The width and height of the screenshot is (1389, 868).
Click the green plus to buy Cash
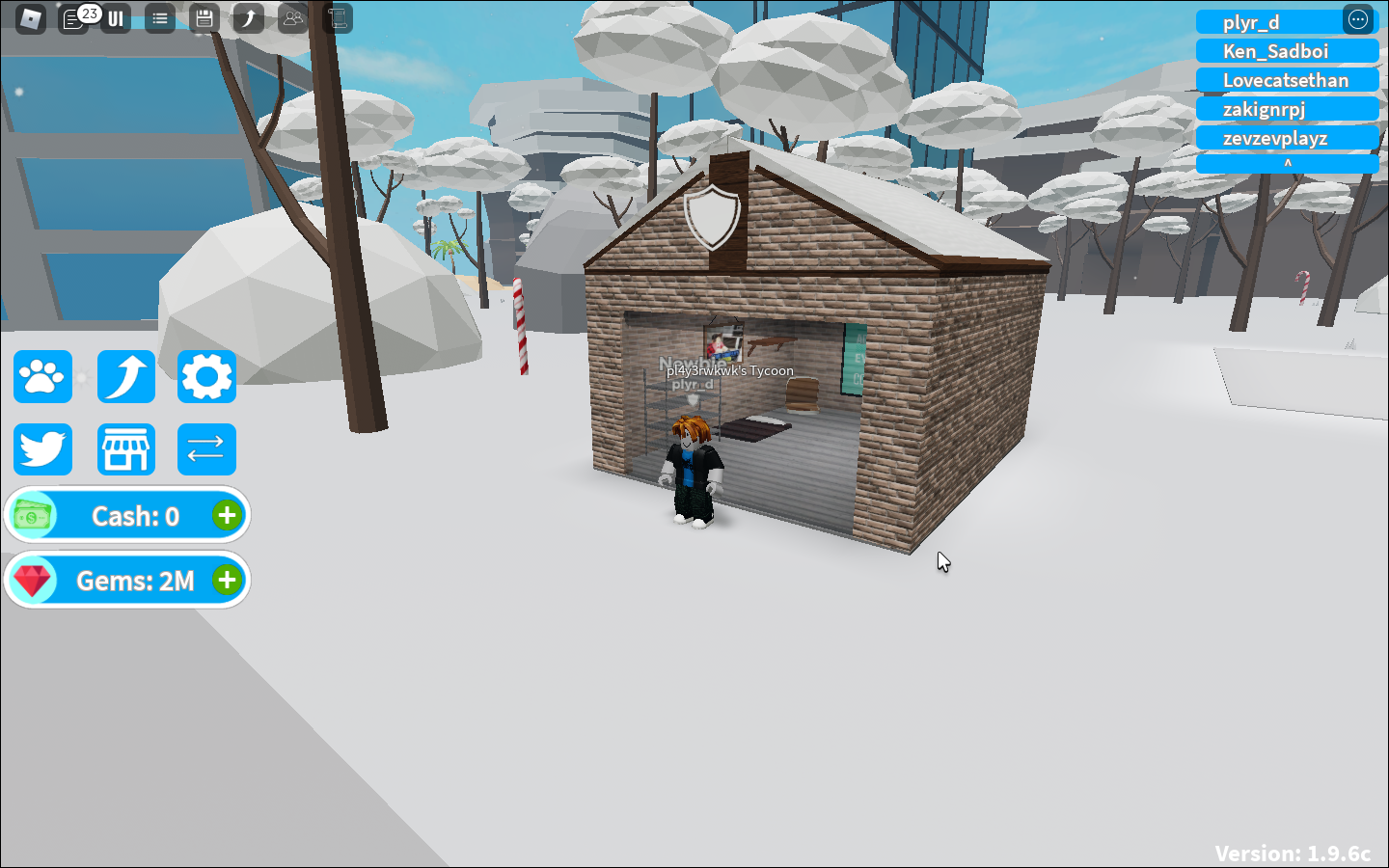click(x=227, y=515)
